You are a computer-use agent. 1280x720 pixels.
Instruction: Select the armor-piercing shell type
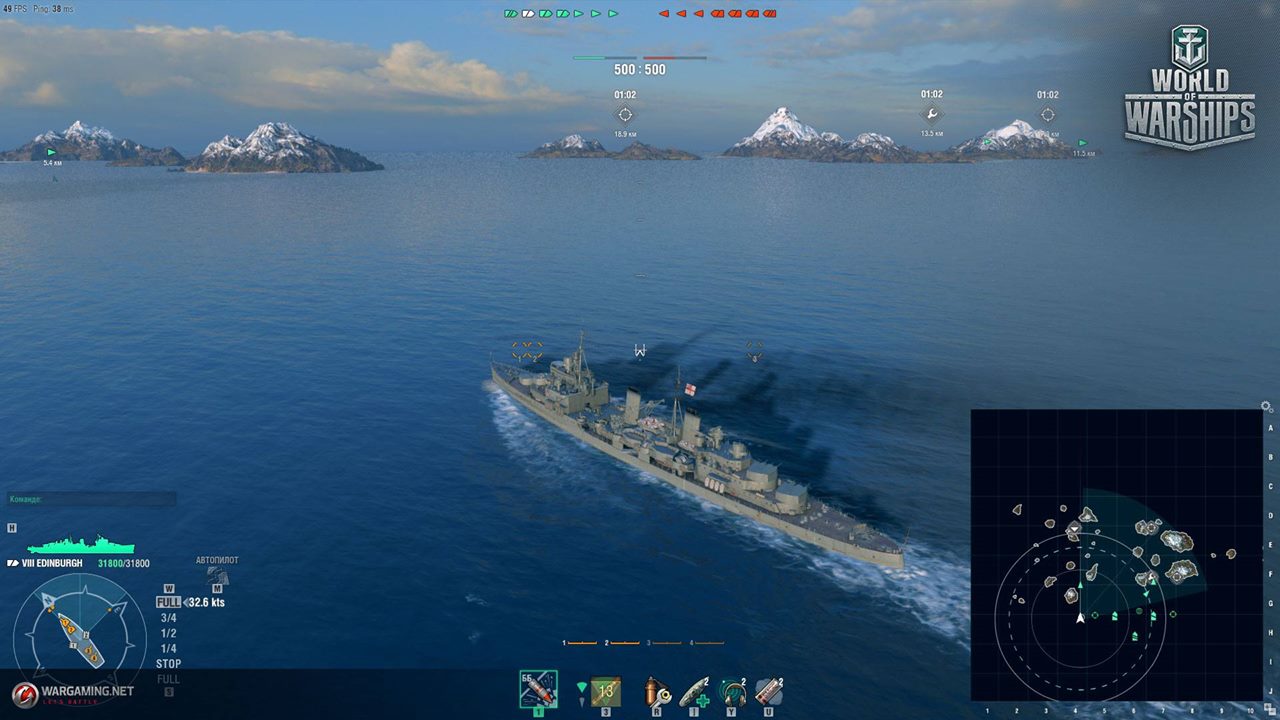click(538, 690)
